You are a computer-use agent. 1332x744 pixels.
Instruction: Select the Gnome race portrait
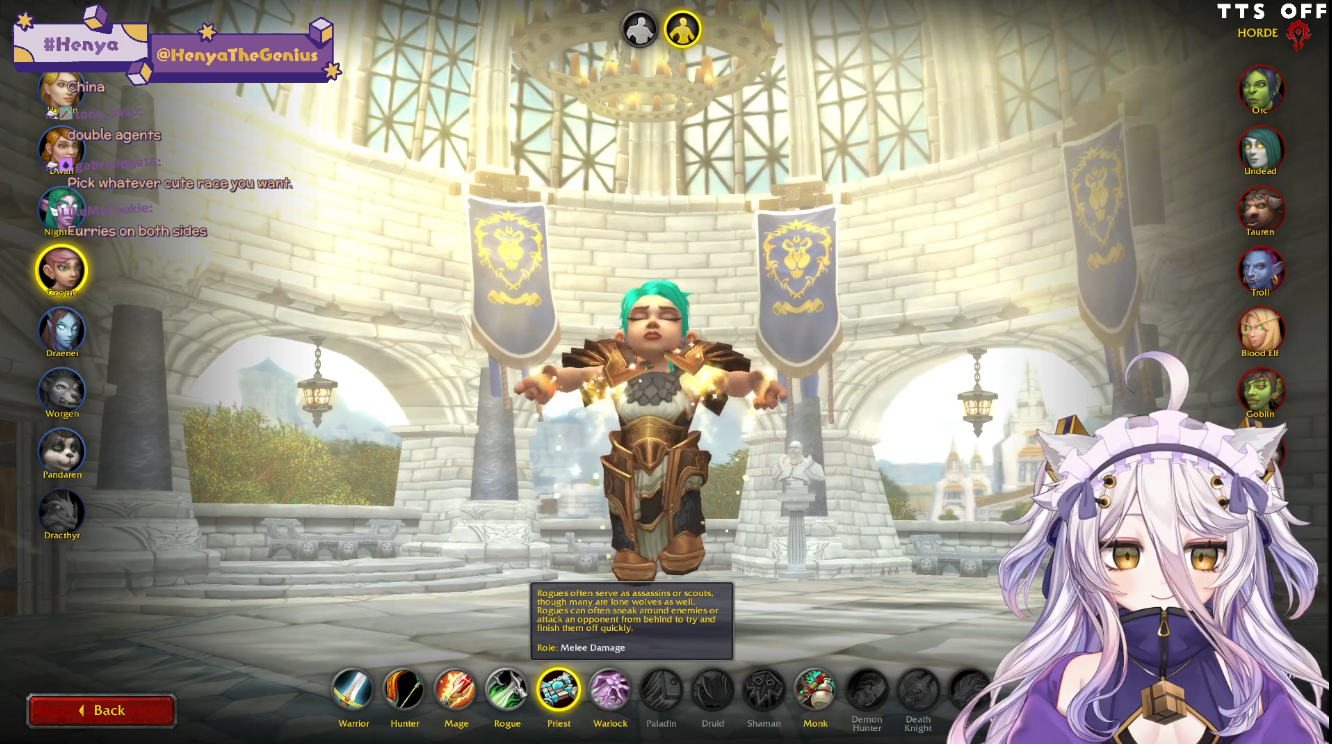[62, 269]
